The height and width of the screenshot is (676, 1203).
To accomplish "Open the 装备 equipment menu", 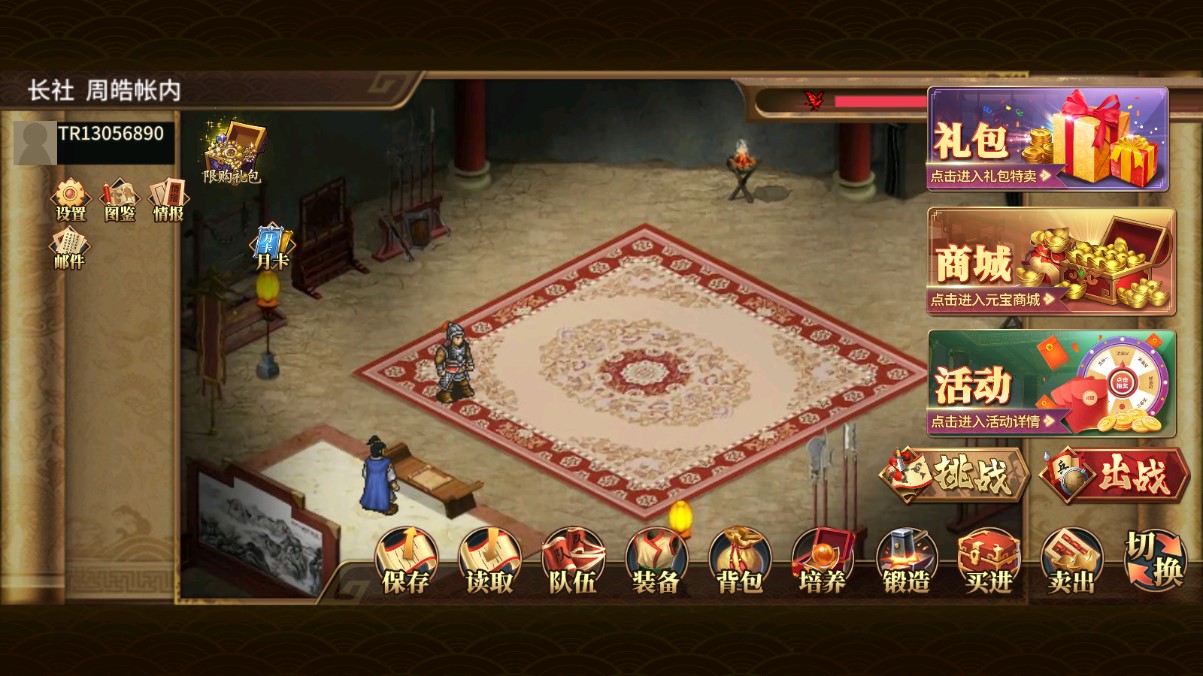I will click(656, 562).
